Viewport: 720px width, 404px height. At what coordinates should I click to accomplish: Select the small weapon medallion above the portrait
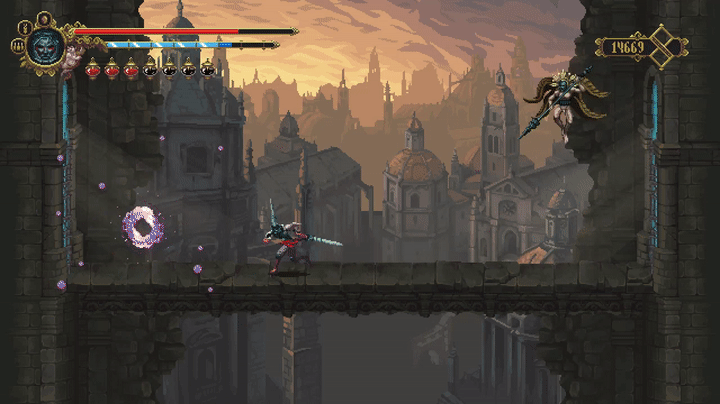(43, 18)
